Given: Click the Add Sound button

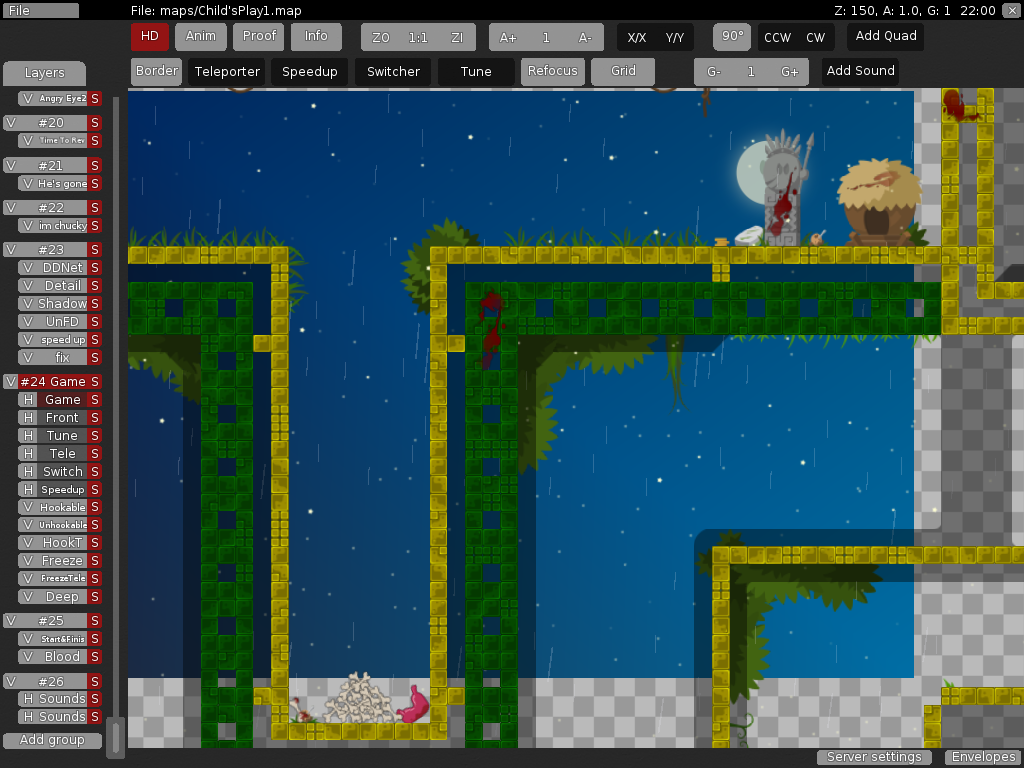Looking at the screenshot, I should [x=860, y=72].
